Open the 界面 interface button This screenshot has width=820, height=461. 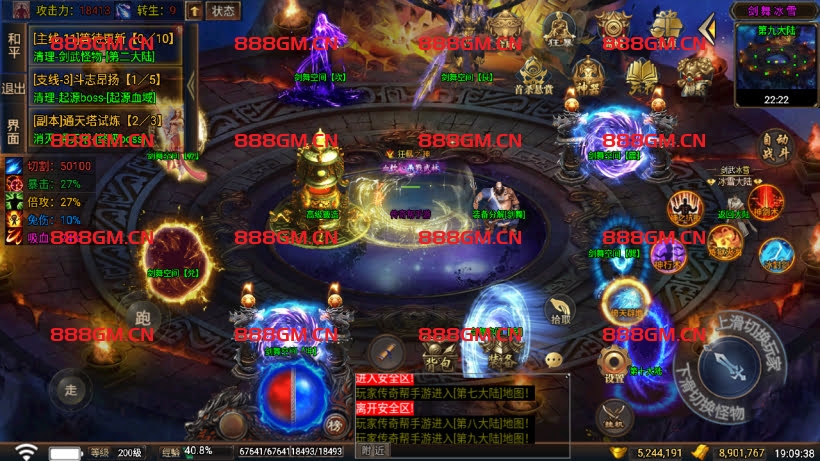pos(14,130)
